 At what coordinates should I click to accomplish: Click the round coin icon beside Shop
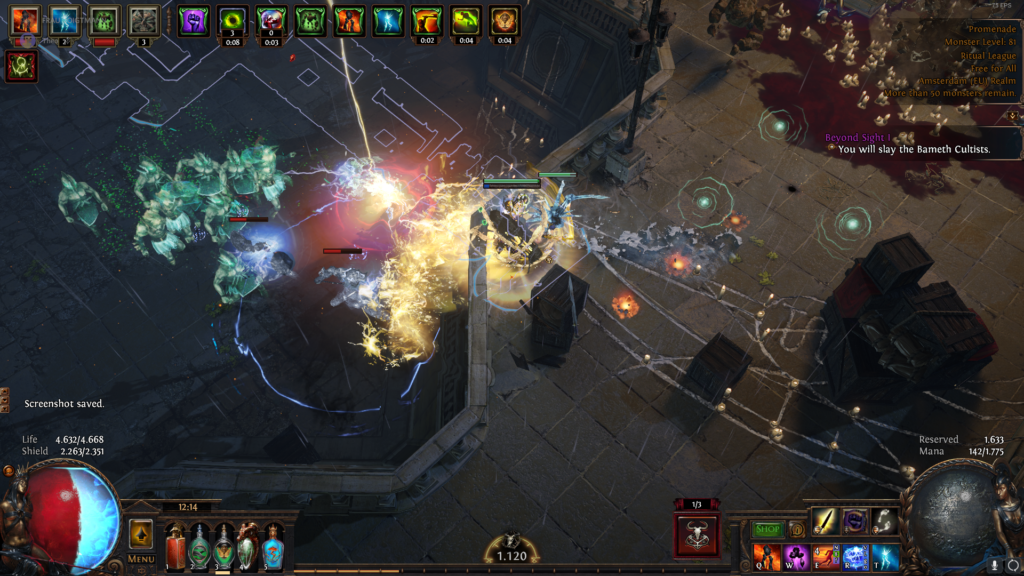pos(797,529)
